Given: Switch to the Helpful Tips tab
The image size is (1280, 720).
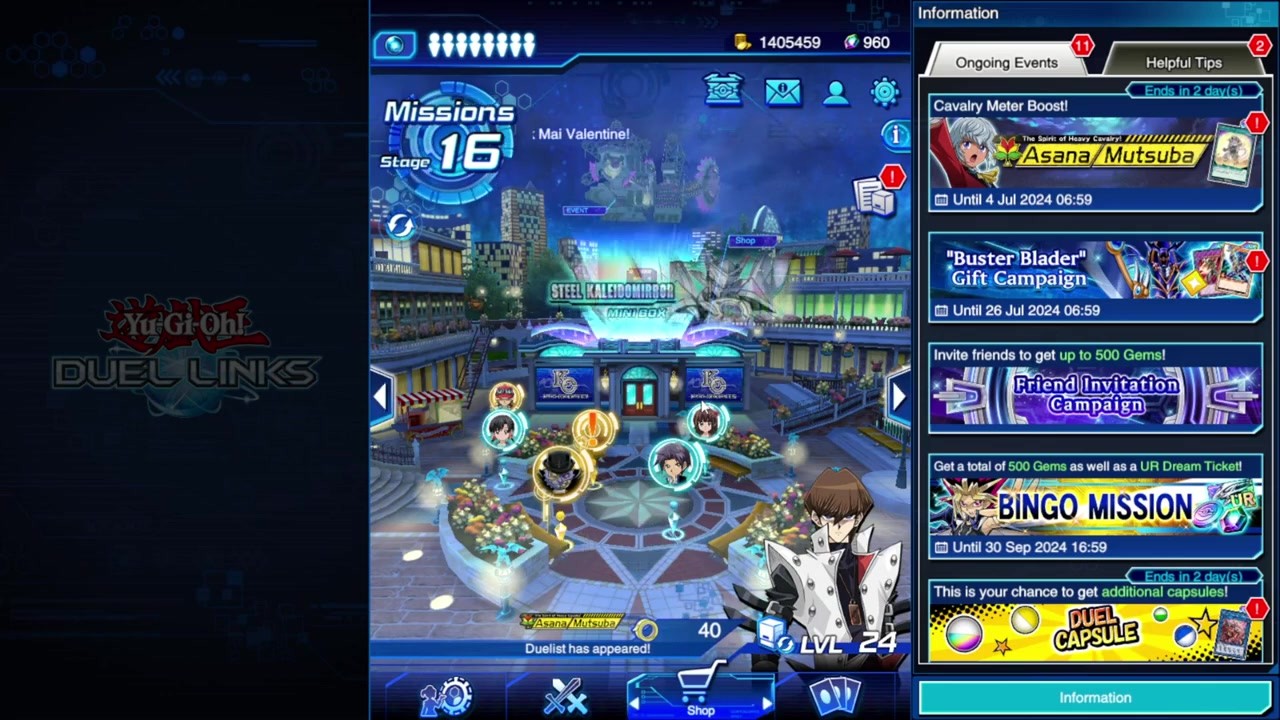Looking at the screenshot, I should tap(1183, 62).
